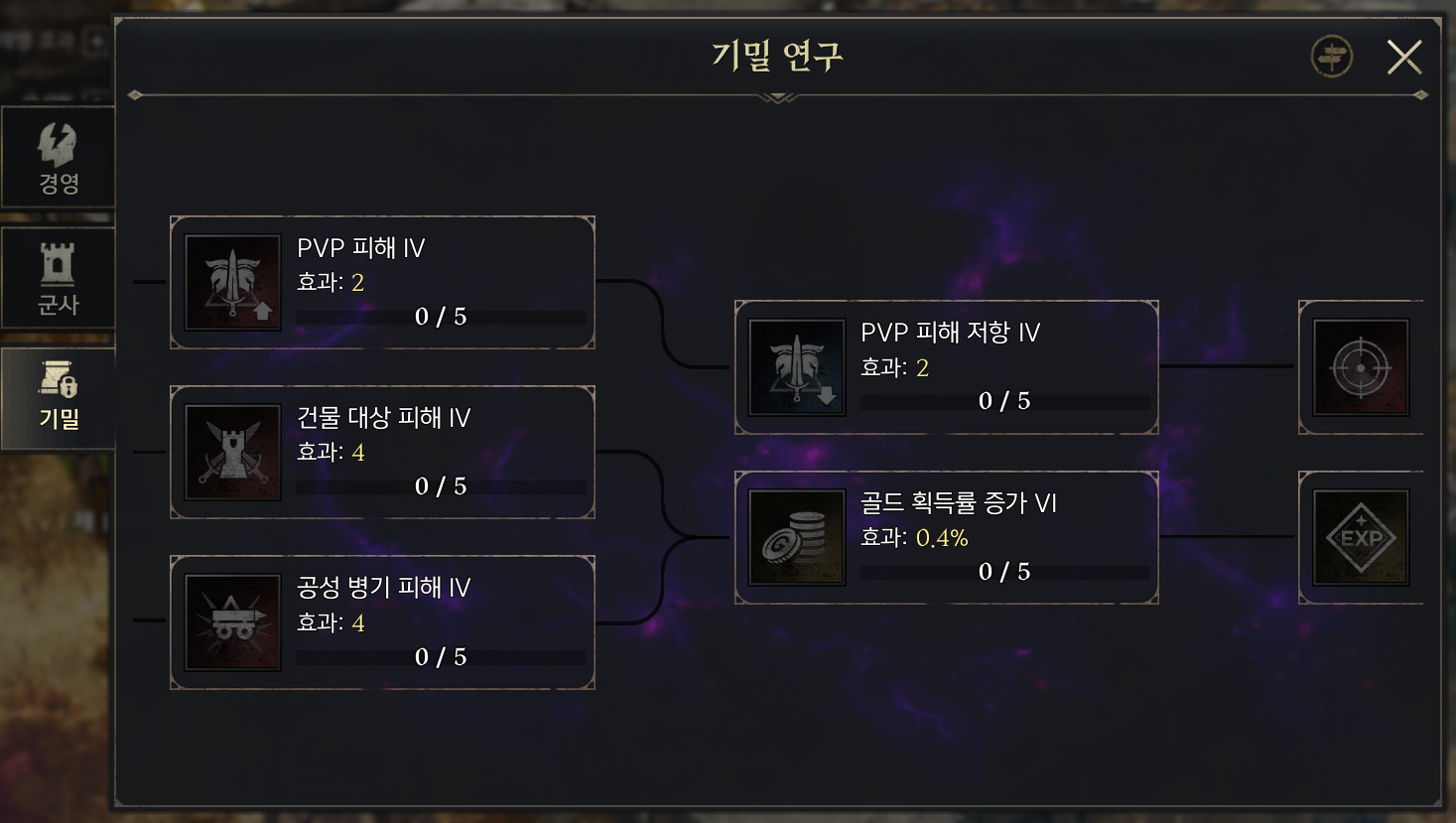
Task: Open the EXP research node icon
Action: [x=1361, y=537]
